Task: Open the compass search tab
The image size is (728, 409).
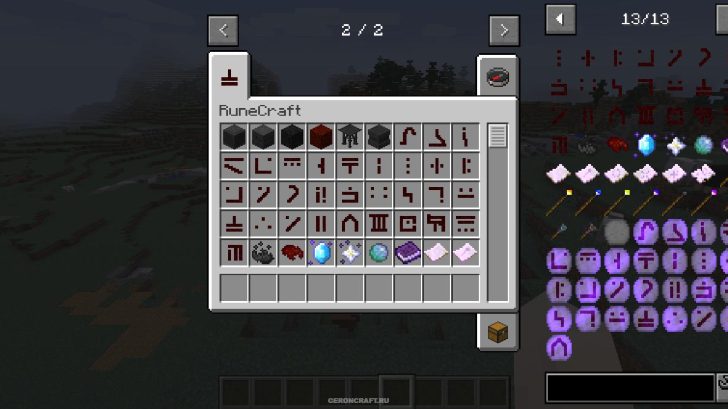Action: (499, 77)
